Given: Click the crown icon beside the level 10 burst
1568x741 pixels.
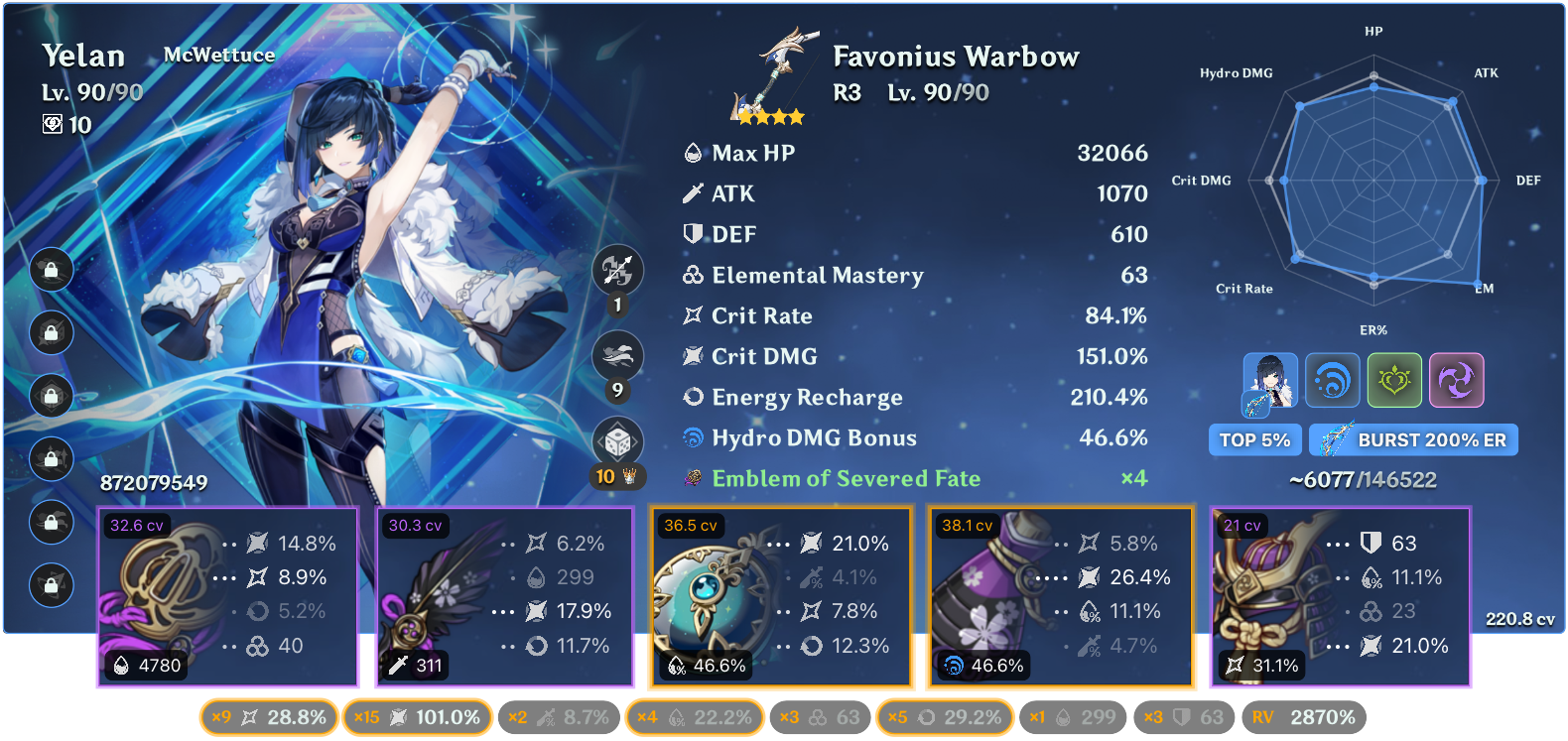Looking at the screenshot, I should [x=628, y=477].
